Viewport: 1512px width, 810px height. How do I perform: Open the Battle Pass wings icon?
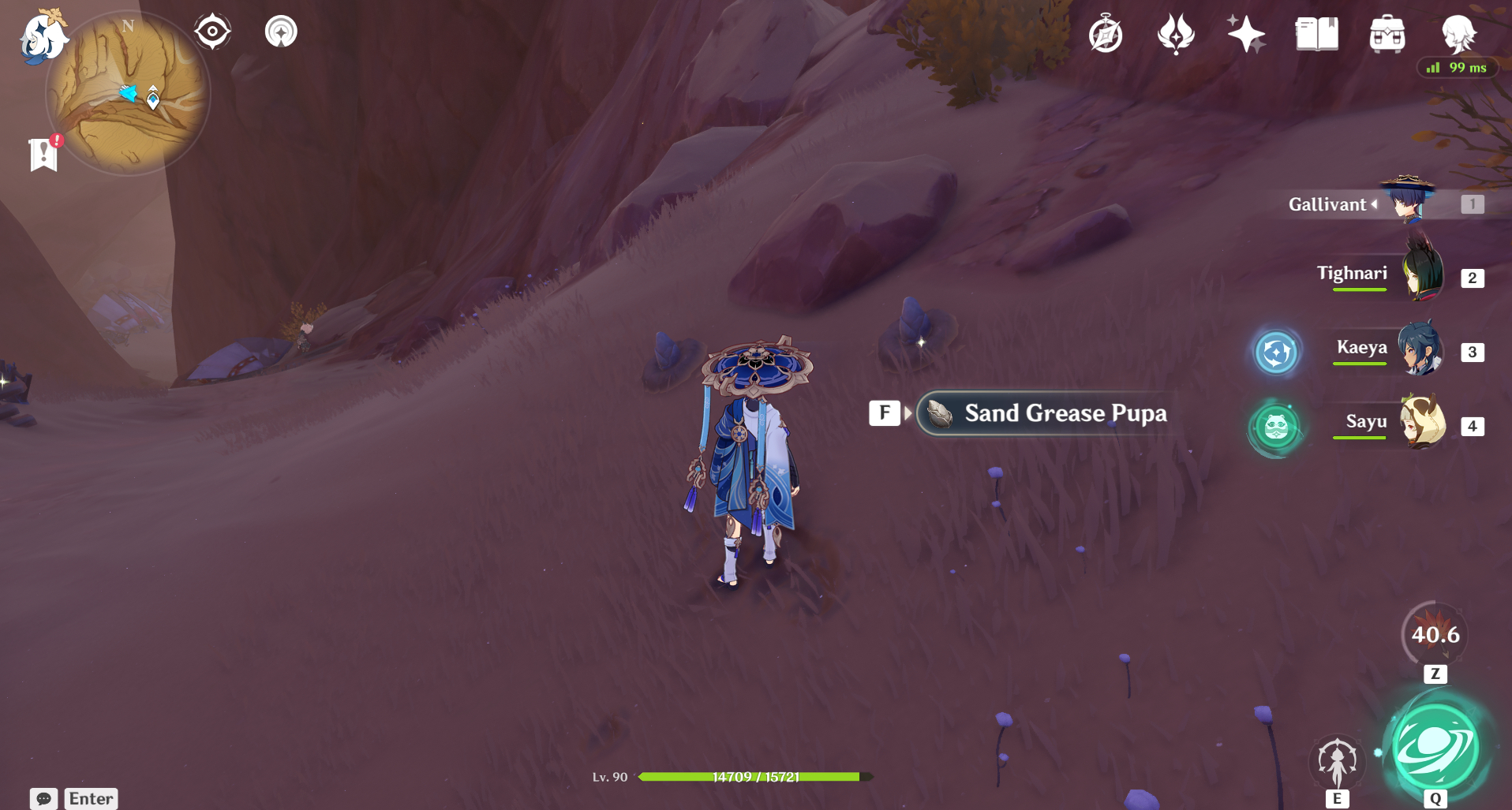point(1177,33)
